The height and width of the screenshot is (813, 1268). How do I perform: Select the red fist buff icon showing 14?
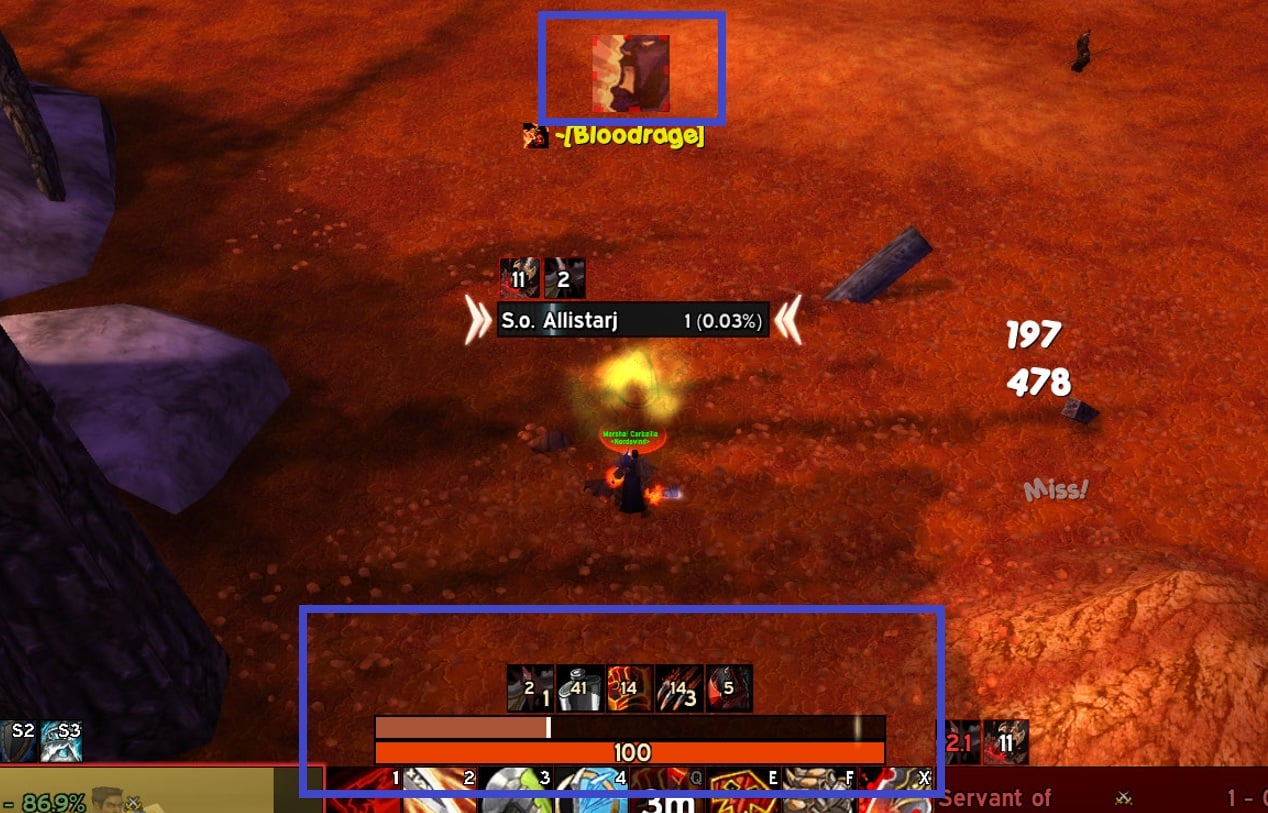point(629,688)
